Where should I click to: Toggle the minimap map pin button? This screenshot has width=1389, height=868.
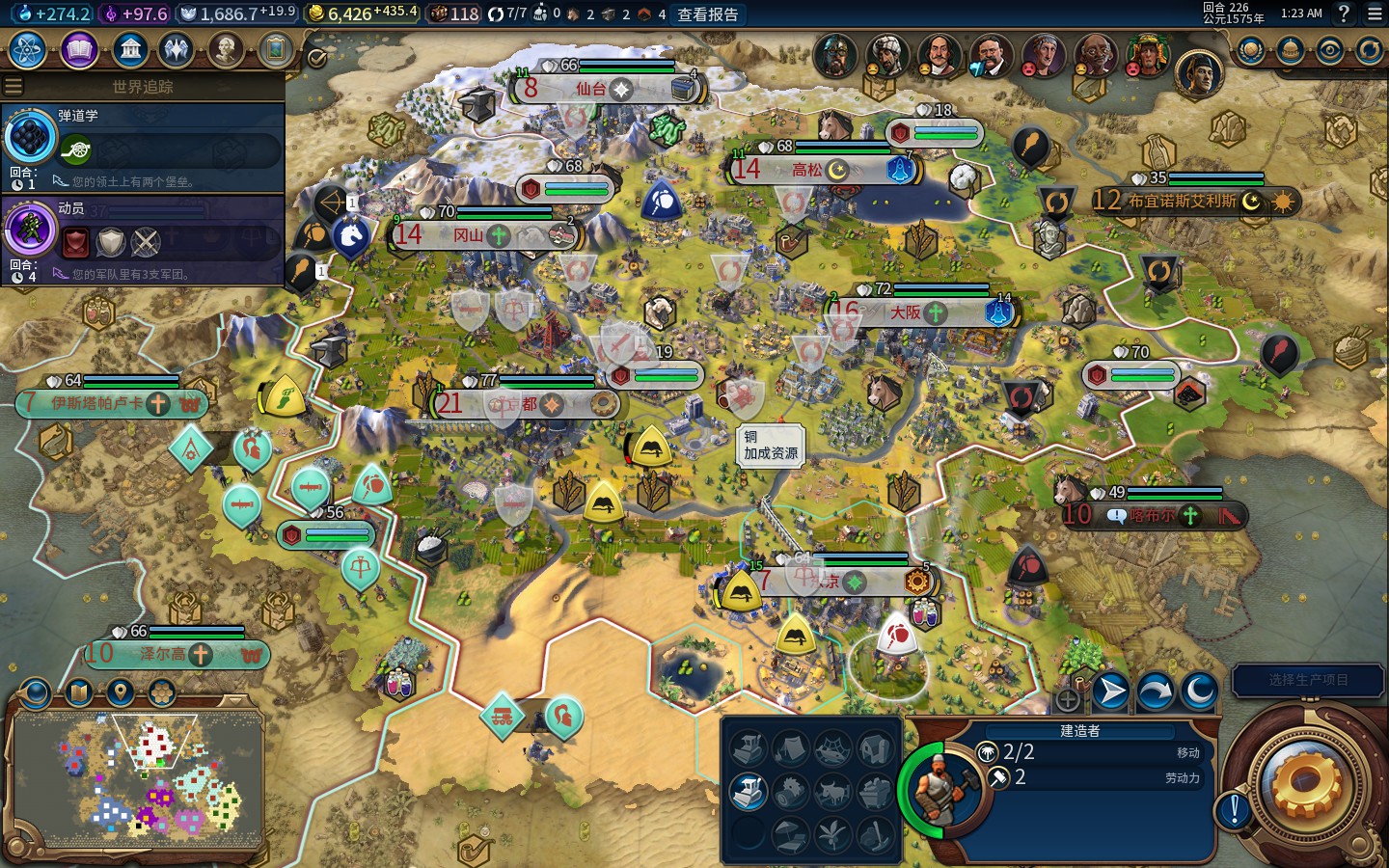[121, 692]
